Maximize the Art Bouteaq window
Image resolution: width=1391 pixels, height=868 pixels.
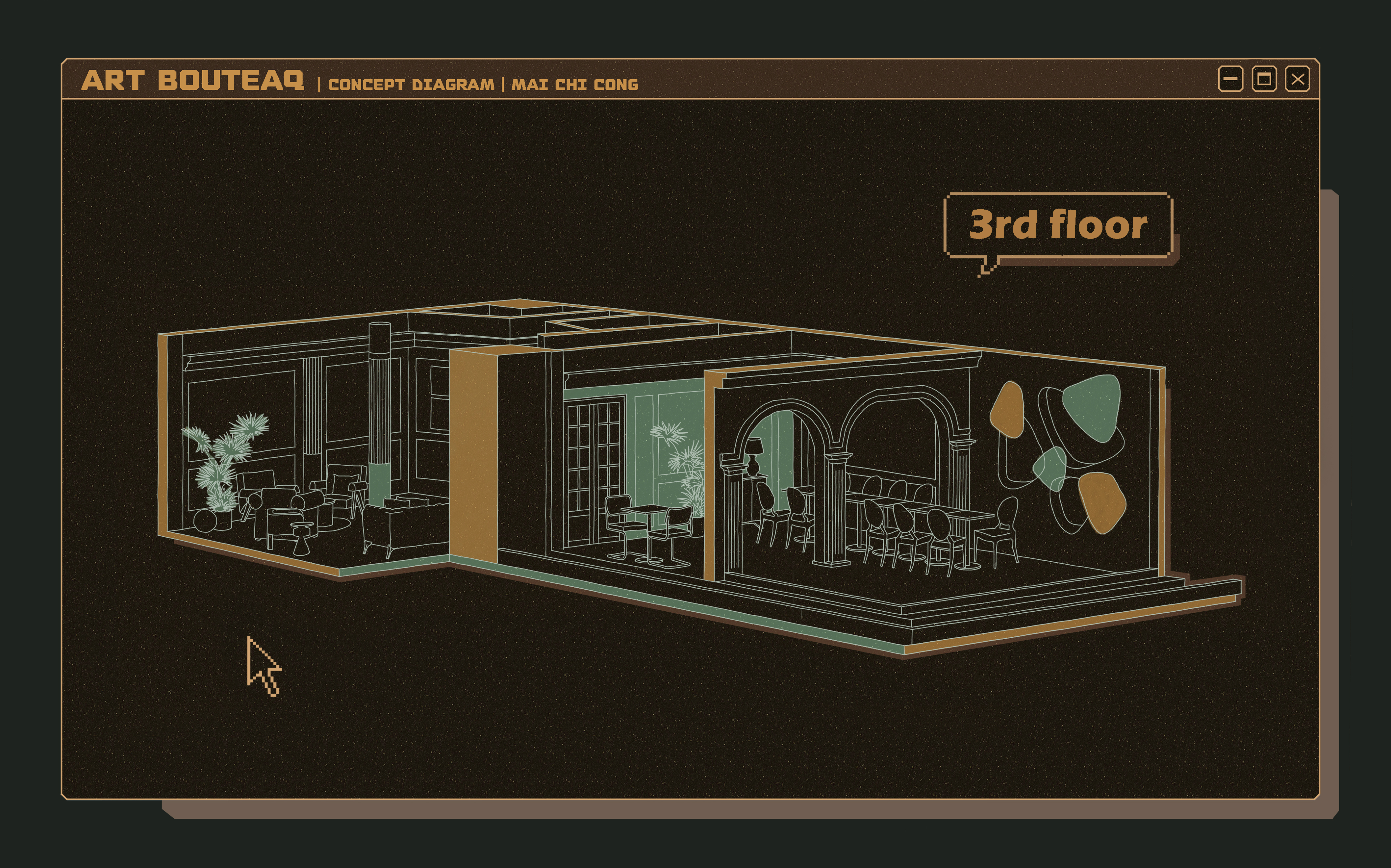pos(1264,79)
